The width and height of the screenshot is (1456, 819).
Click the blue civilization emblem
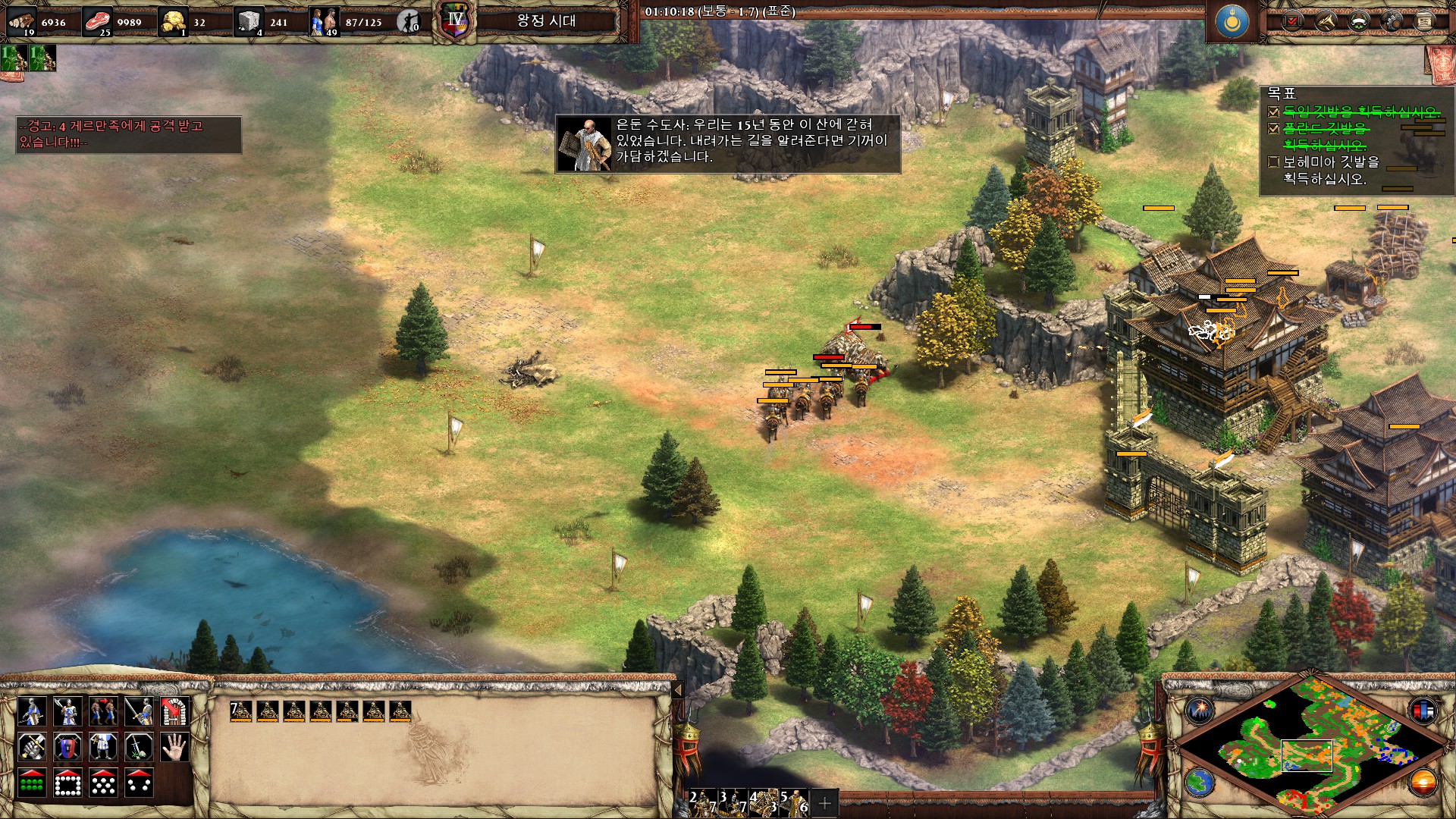[x=1232, y=22]
